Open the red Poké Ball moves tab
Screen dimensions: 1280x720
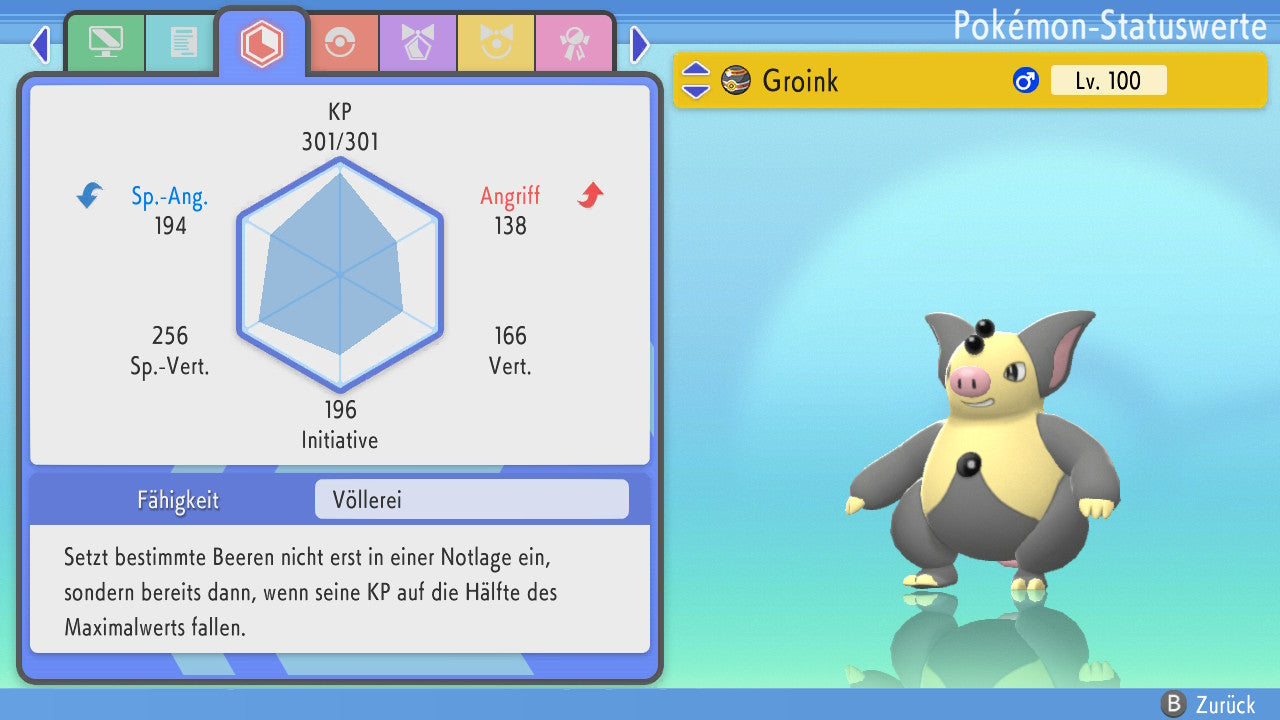(x=340, y=44)
